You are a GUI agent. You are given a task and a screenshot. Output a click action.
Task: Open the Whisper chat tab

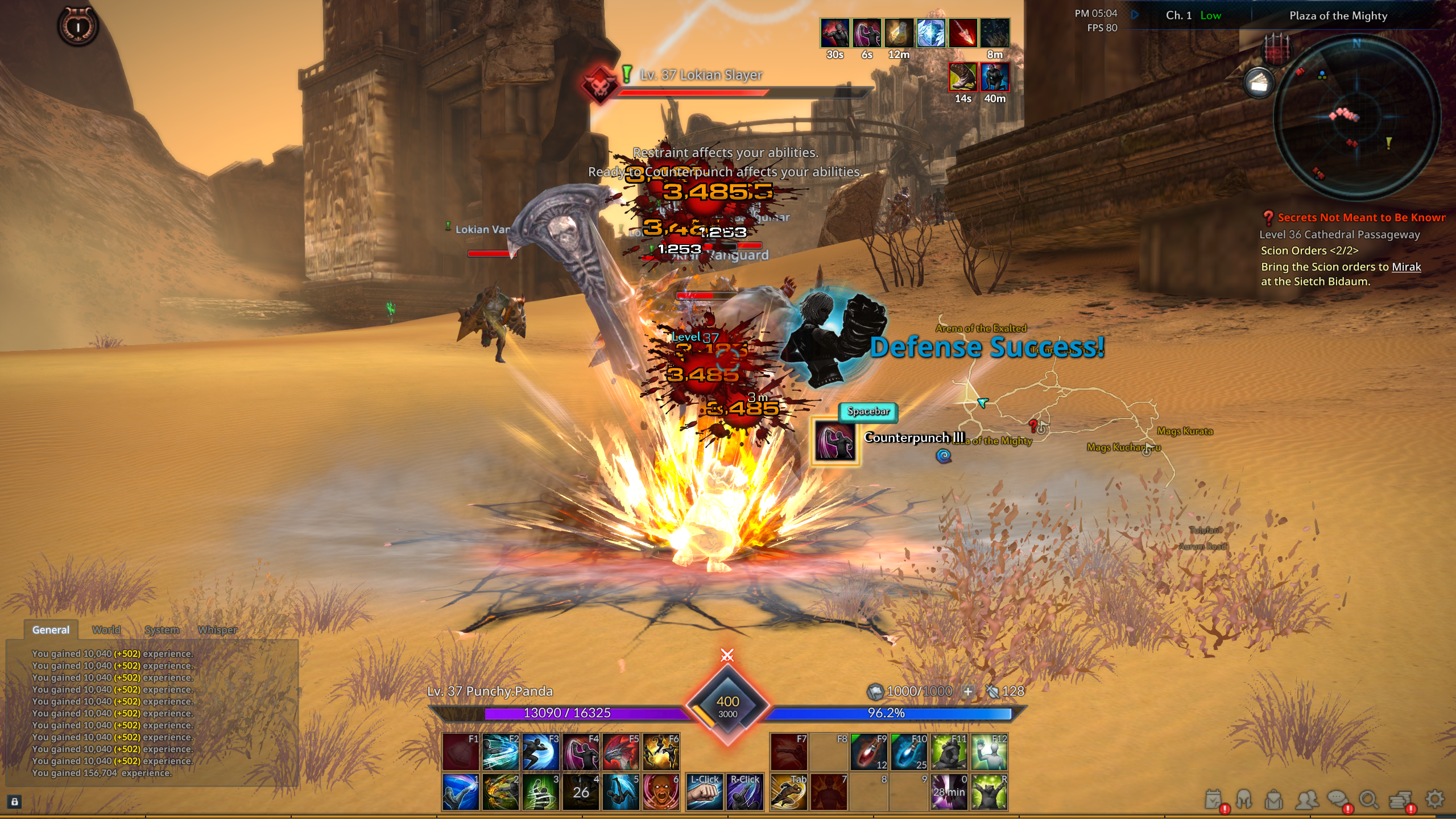[217, 630]
